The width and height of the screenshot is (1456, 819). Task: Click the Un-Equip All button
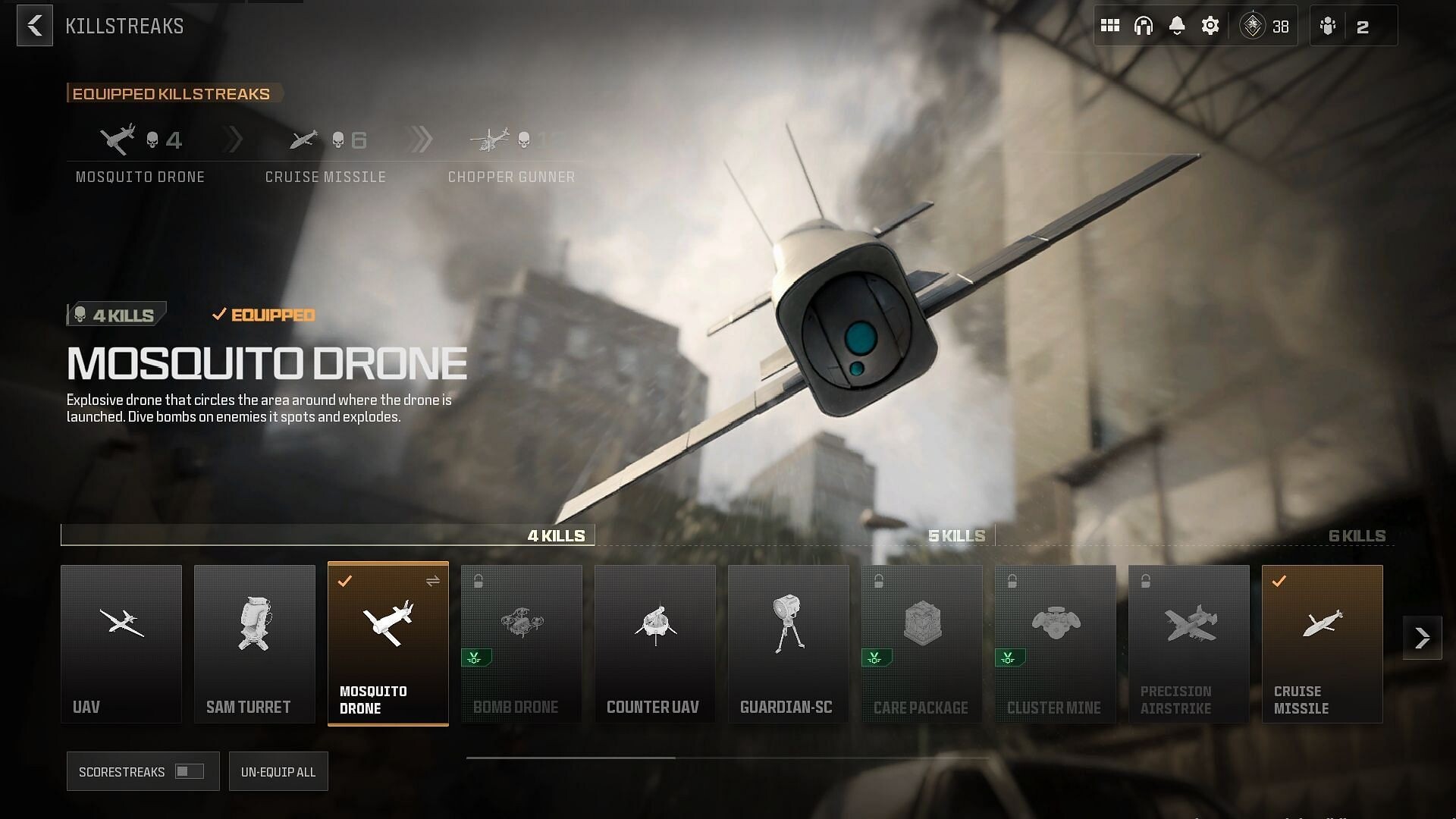click(278, 771)
